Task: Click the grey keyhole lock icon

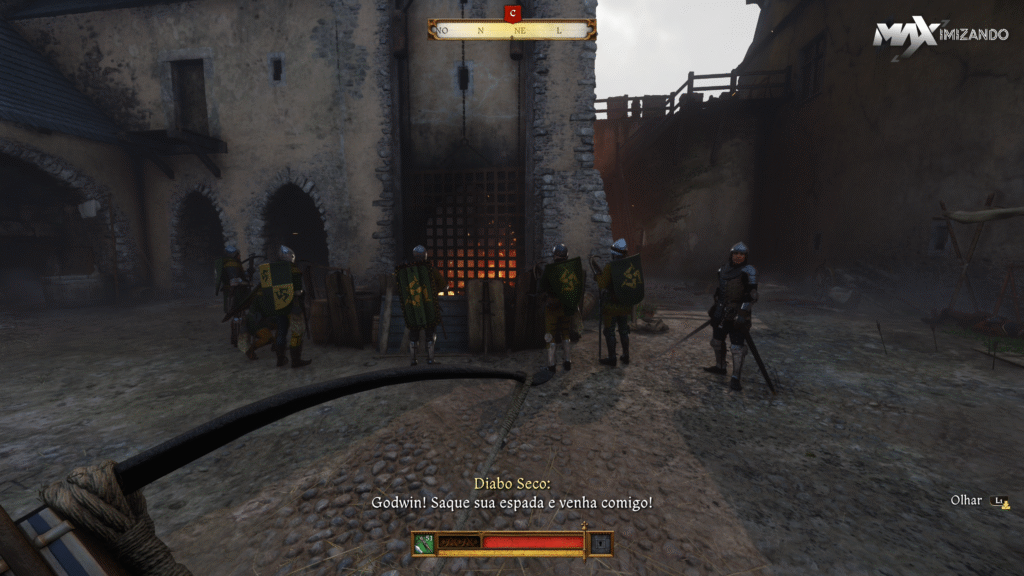Action: coord(600,543)
